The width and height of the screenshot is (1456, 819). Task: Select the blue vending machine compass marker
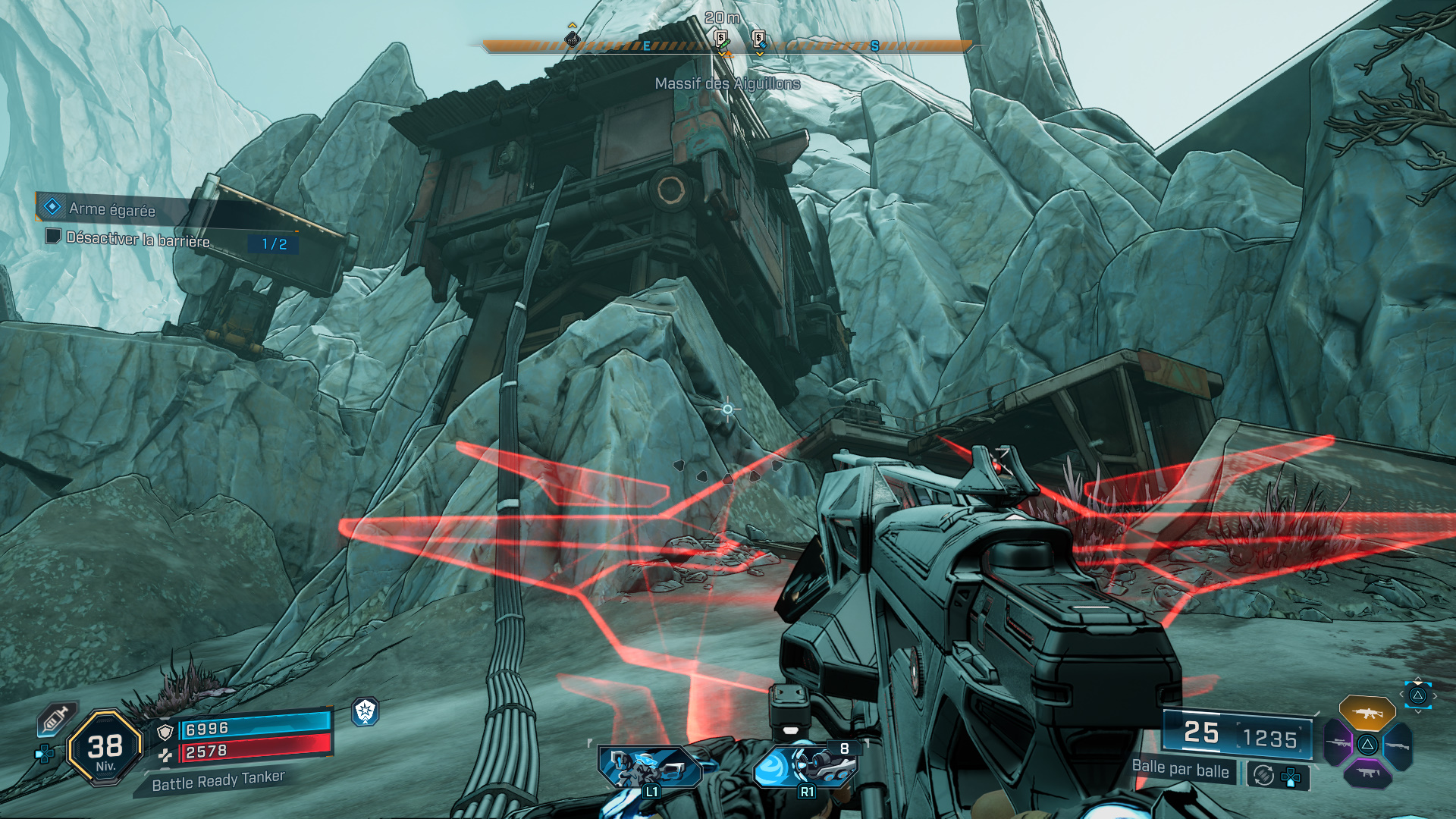758,40
